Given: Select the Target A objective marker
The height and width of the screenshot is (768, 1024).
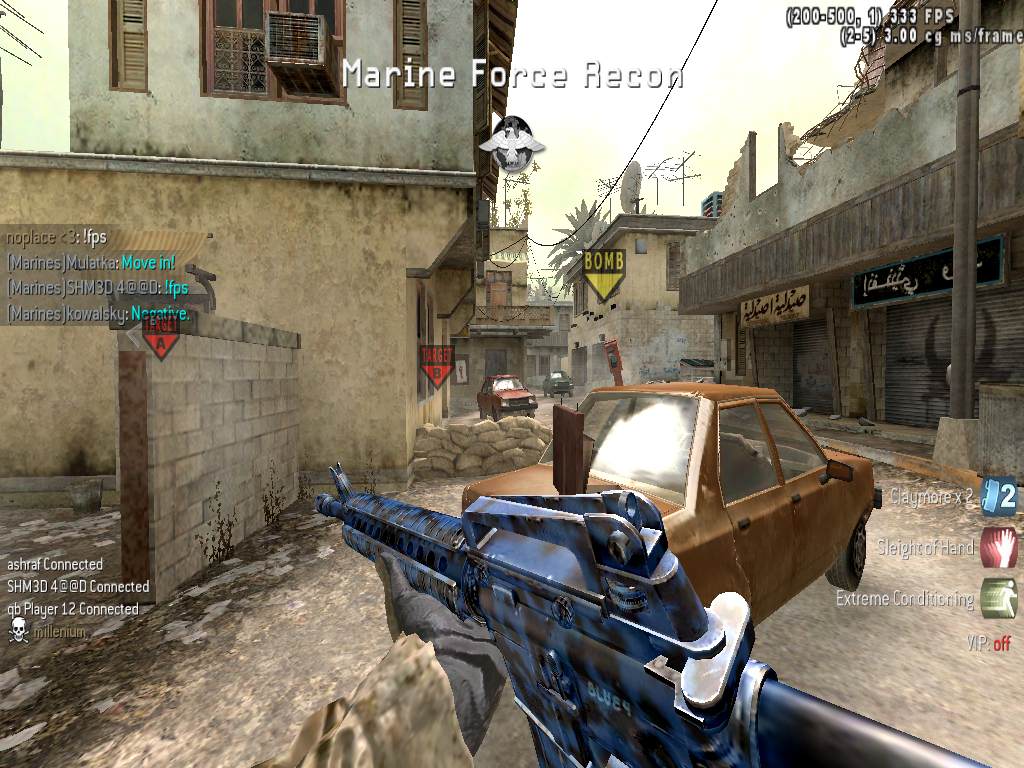Looking at the screenshot, I should [x=160, y=337].
